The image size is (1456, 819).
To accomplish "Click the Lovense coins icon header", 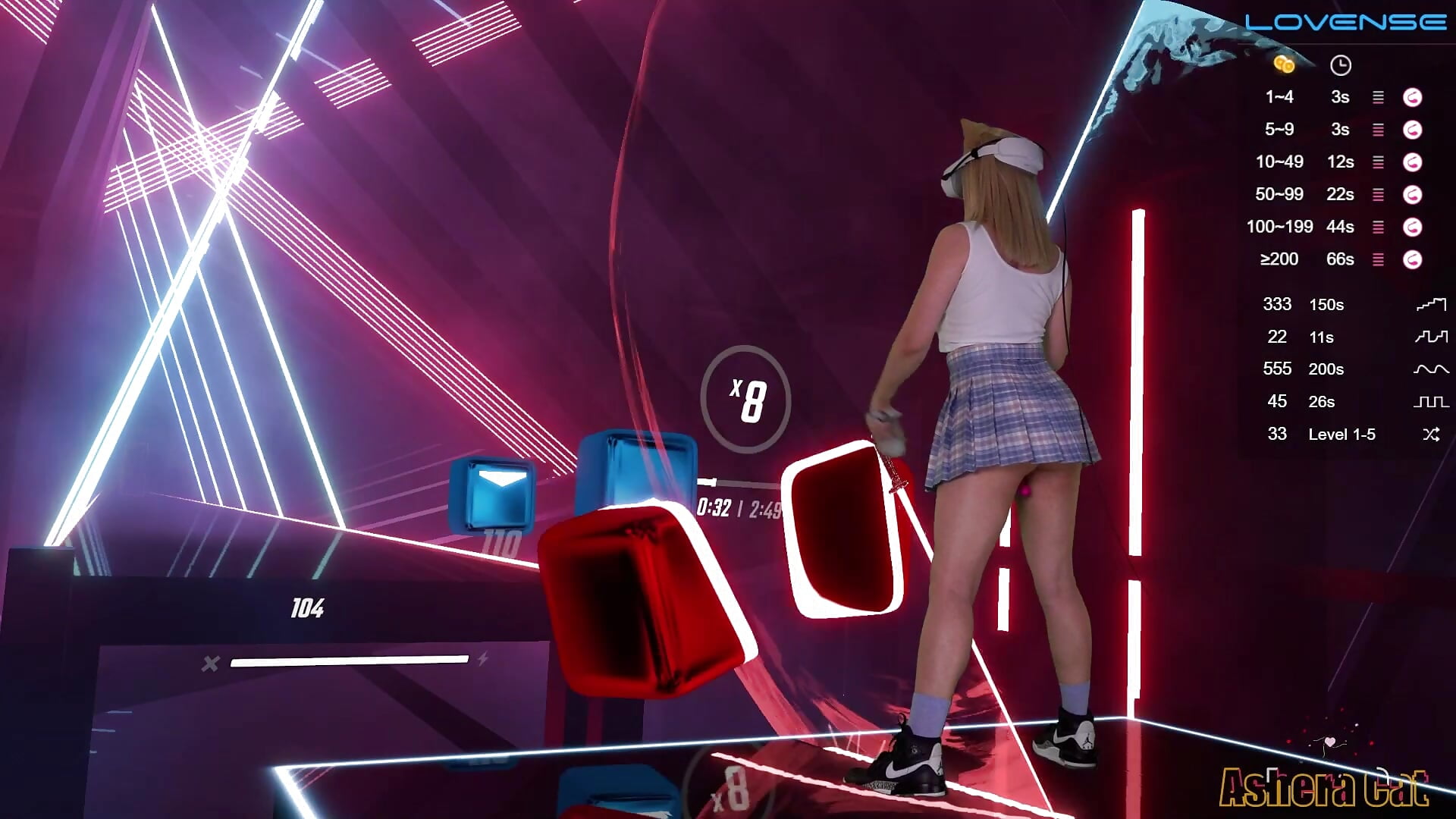I will click(x=1283, y=65).
